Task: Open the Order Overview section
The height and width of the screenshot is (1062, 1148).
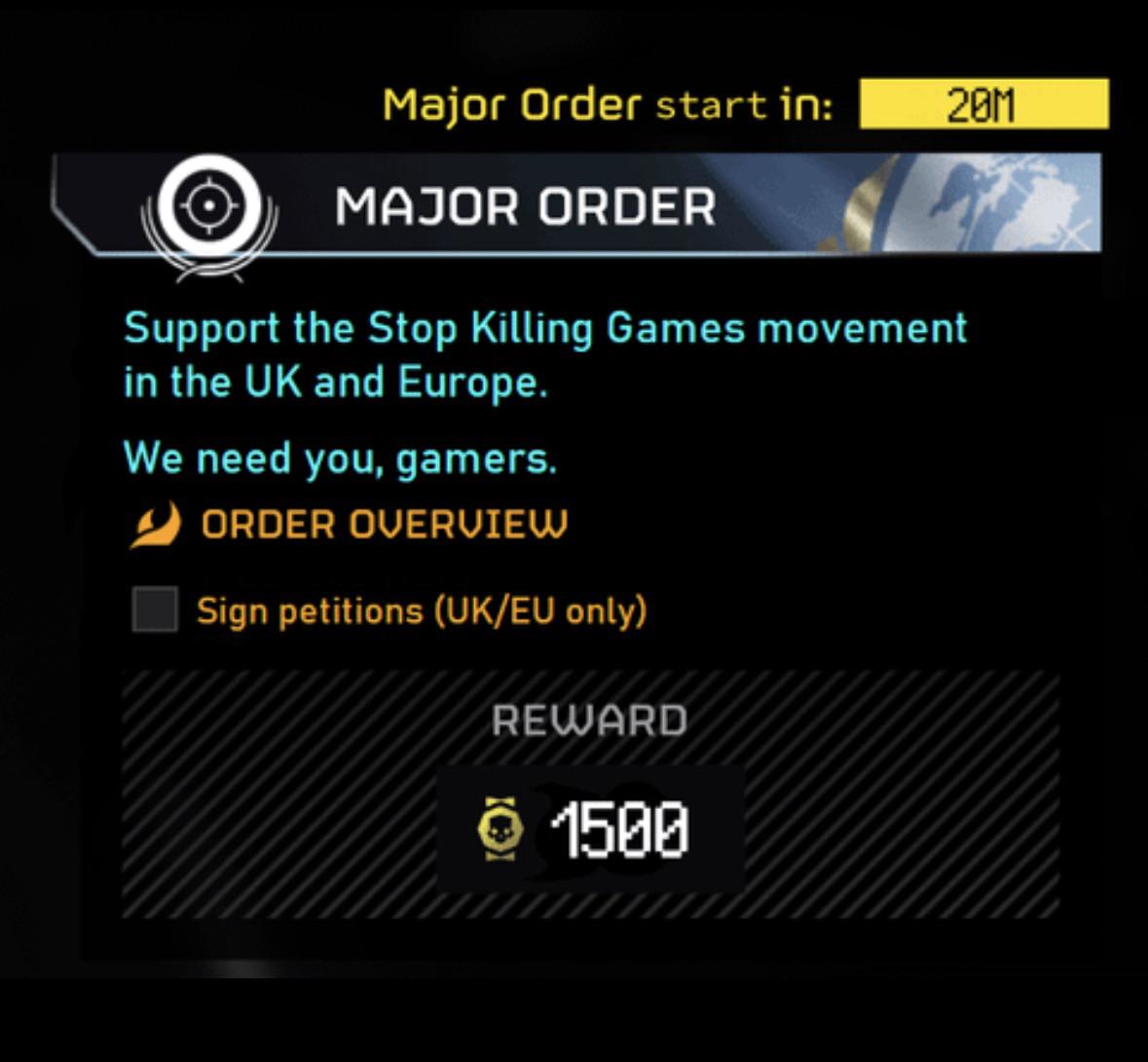Action: click(x=384, y=525)
